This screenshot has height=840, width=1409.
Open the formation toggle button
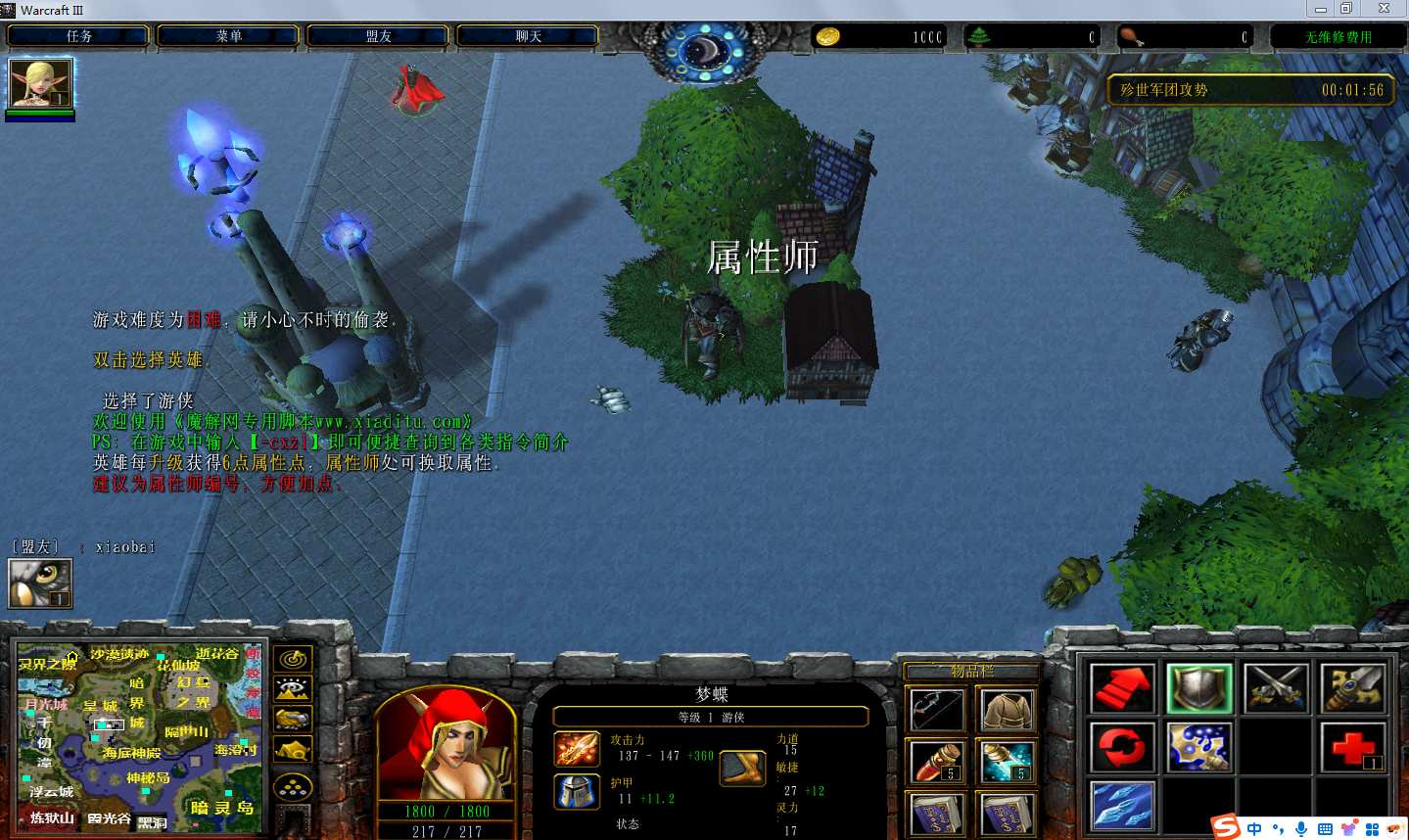click(293, 786)
